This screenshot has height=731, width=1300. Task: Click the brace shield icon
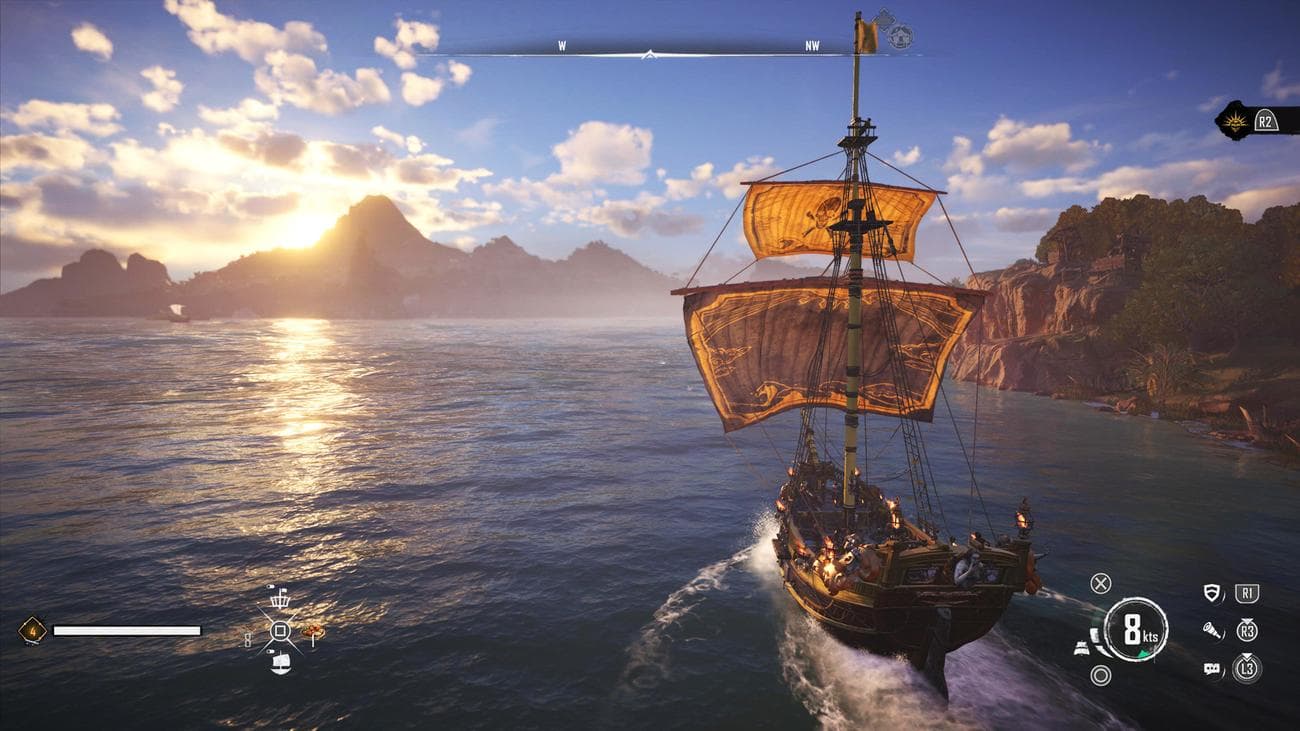pyautogui.click(x=1212, y=593)
